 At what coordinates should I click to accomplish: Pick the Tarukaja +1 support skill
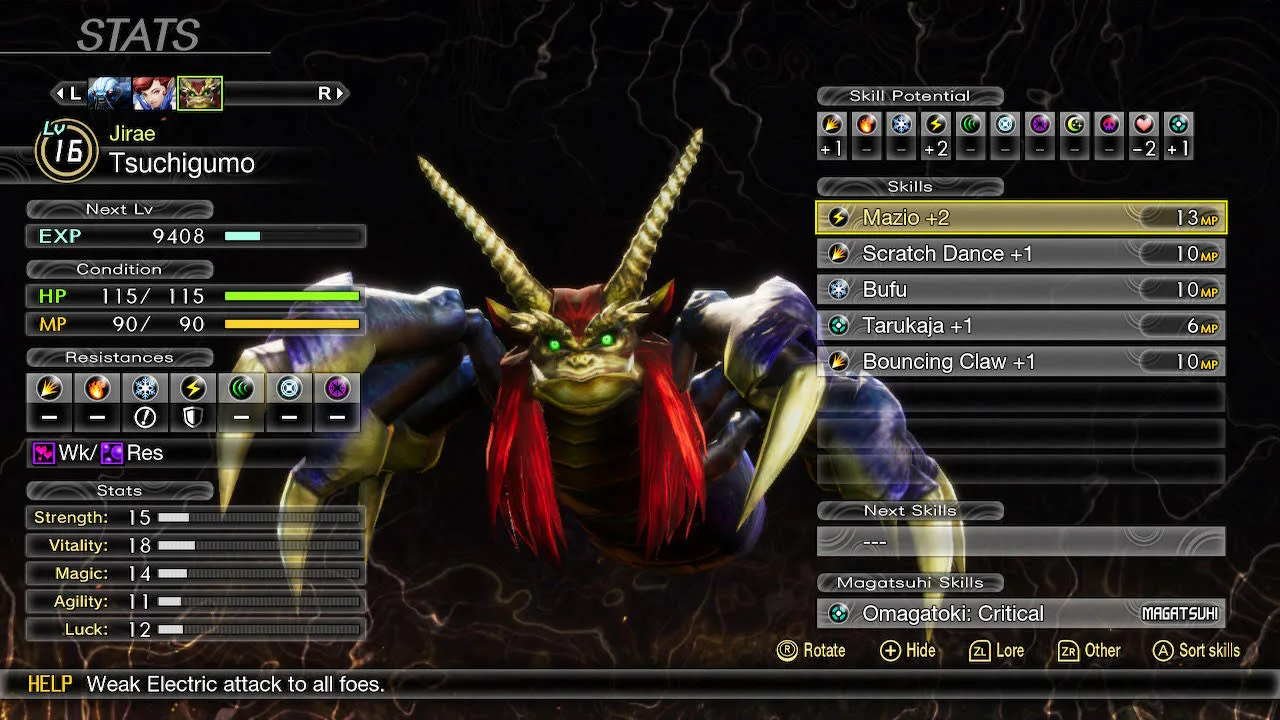(1020, 326)
